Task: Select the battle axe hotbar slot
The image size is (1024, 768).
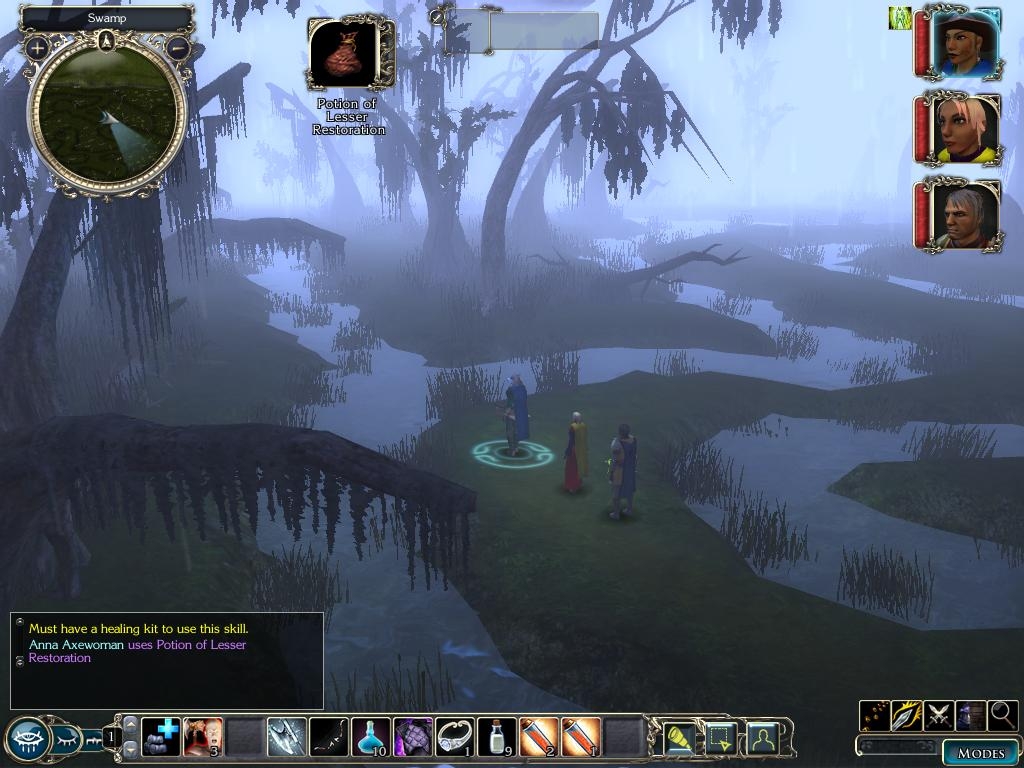Action: pos(287,737)
